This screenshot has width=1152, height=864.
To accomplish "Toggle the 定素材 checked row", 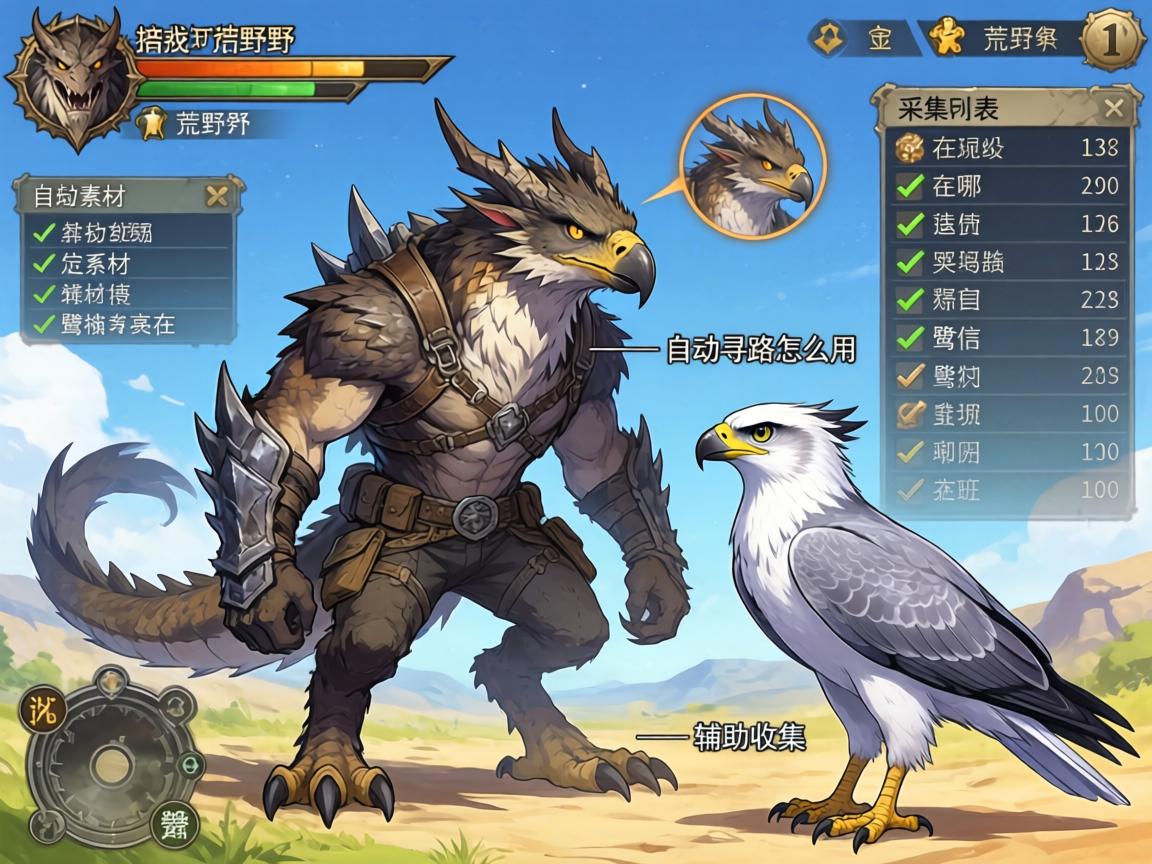I will [x=44, y=264].
